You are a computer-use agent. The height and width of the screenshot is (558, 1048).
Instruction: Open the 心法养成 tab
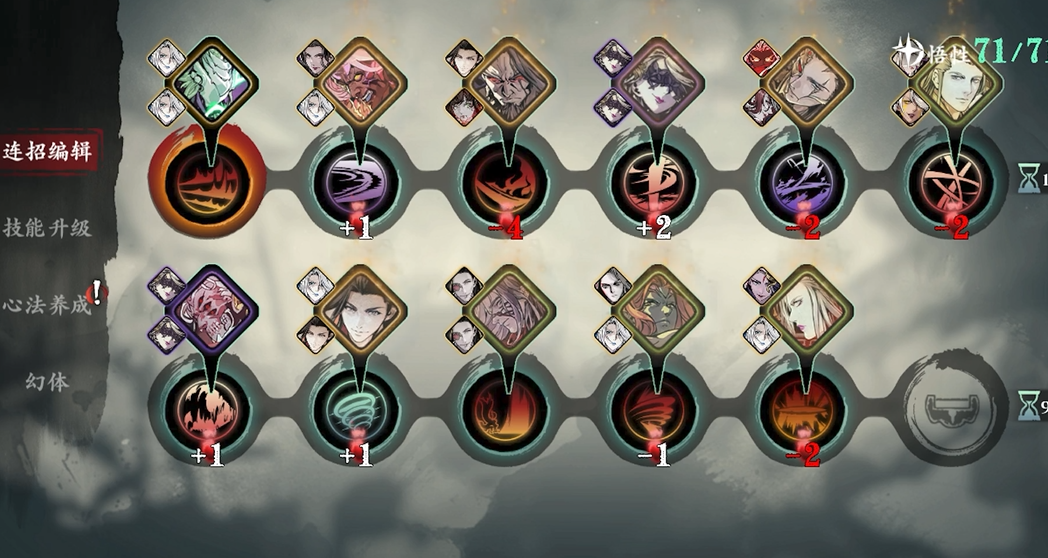click(x=48, y=304)
